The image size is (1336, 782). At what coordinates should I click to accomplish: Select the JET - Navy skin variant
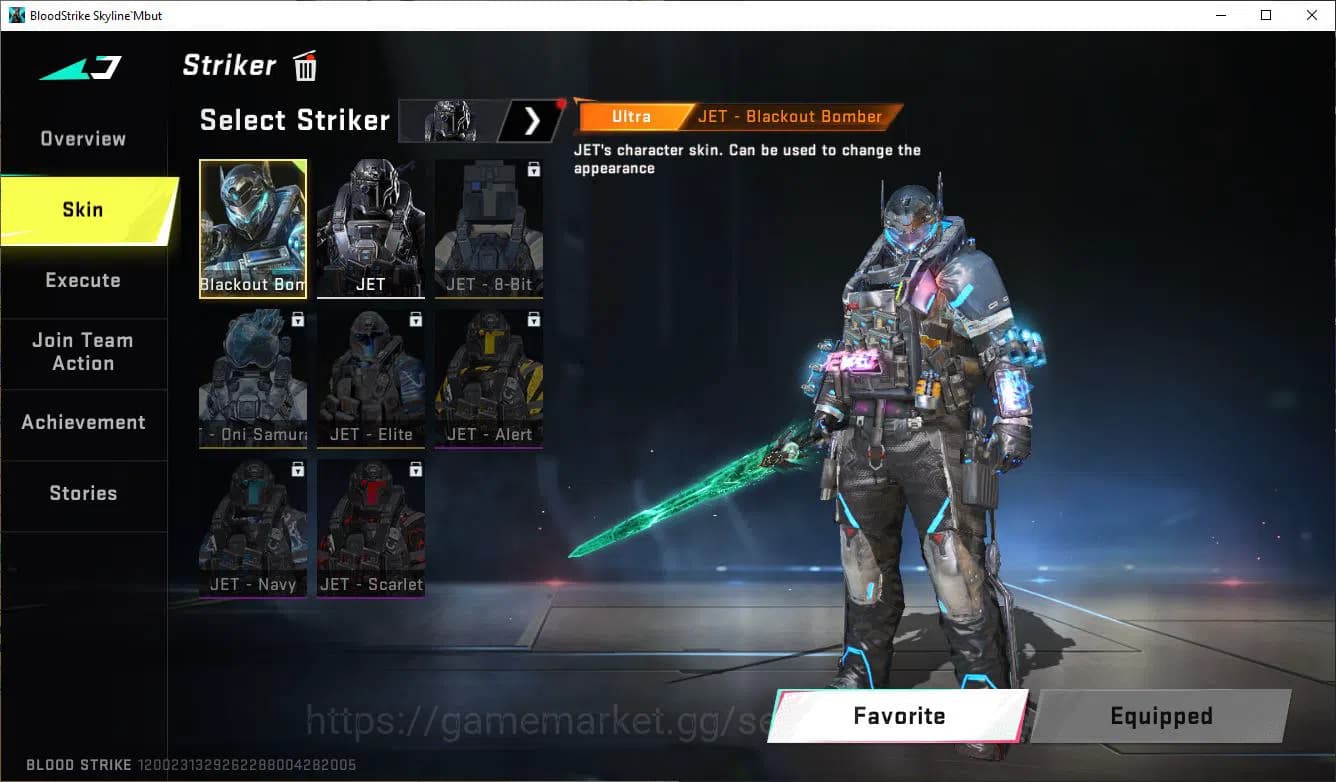253,528
